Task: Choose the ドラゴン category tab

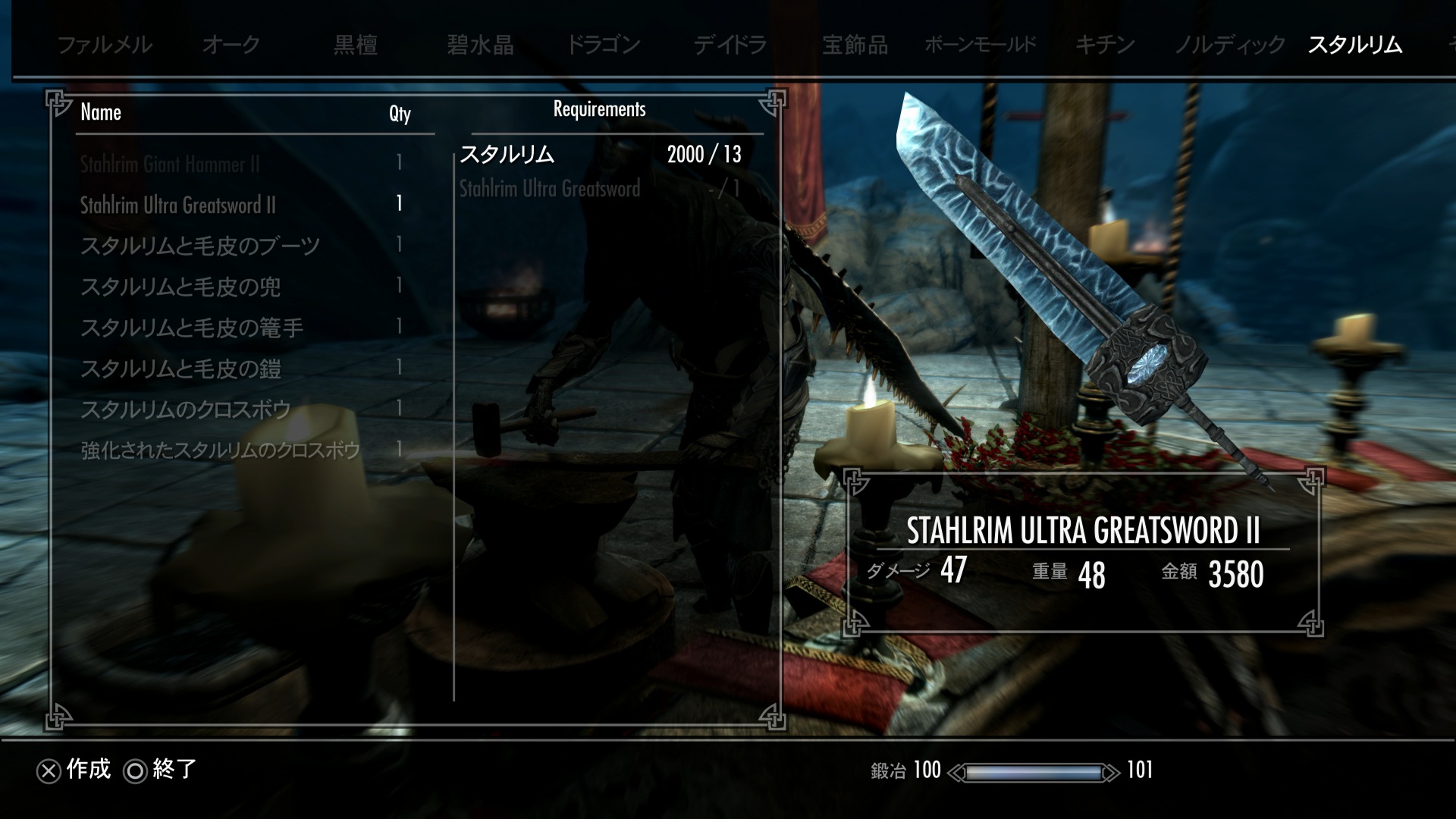Action: pos(604,45)
